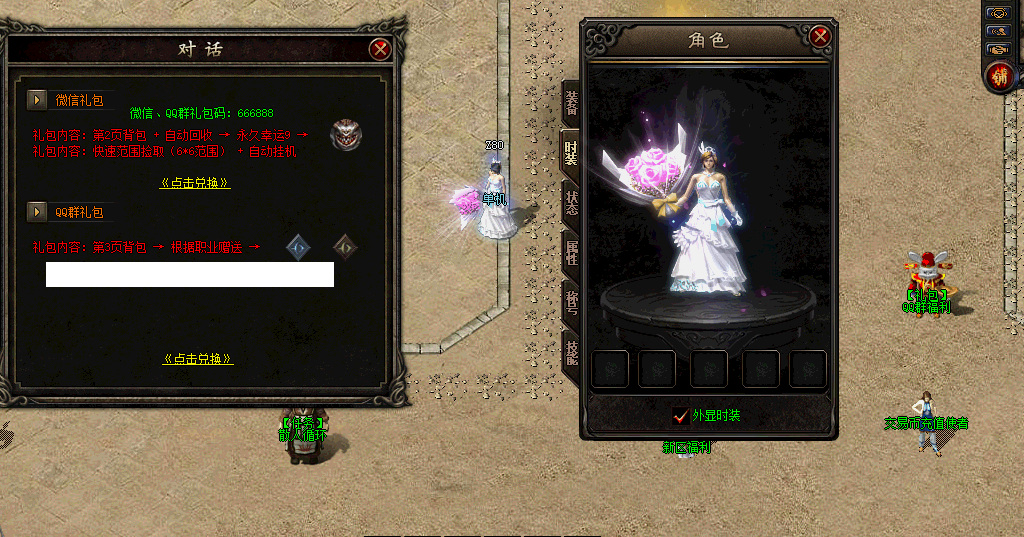Toggle the 外显时装 checkbox
1024x537 pixels.
[x=680, y=416]
